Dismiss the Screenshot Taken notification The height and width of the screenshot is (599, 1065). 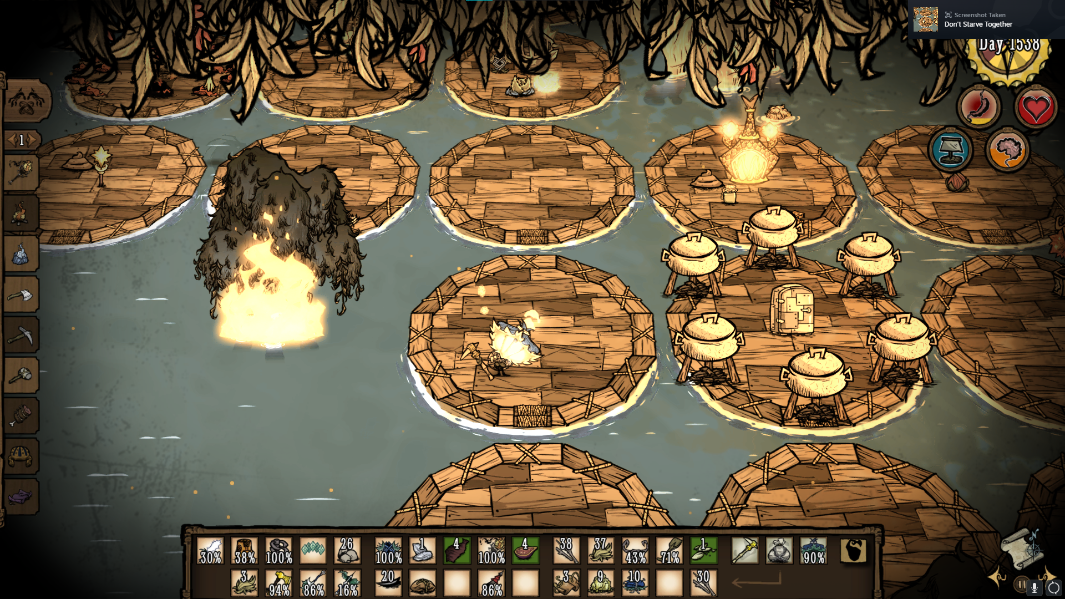[987, 19]
